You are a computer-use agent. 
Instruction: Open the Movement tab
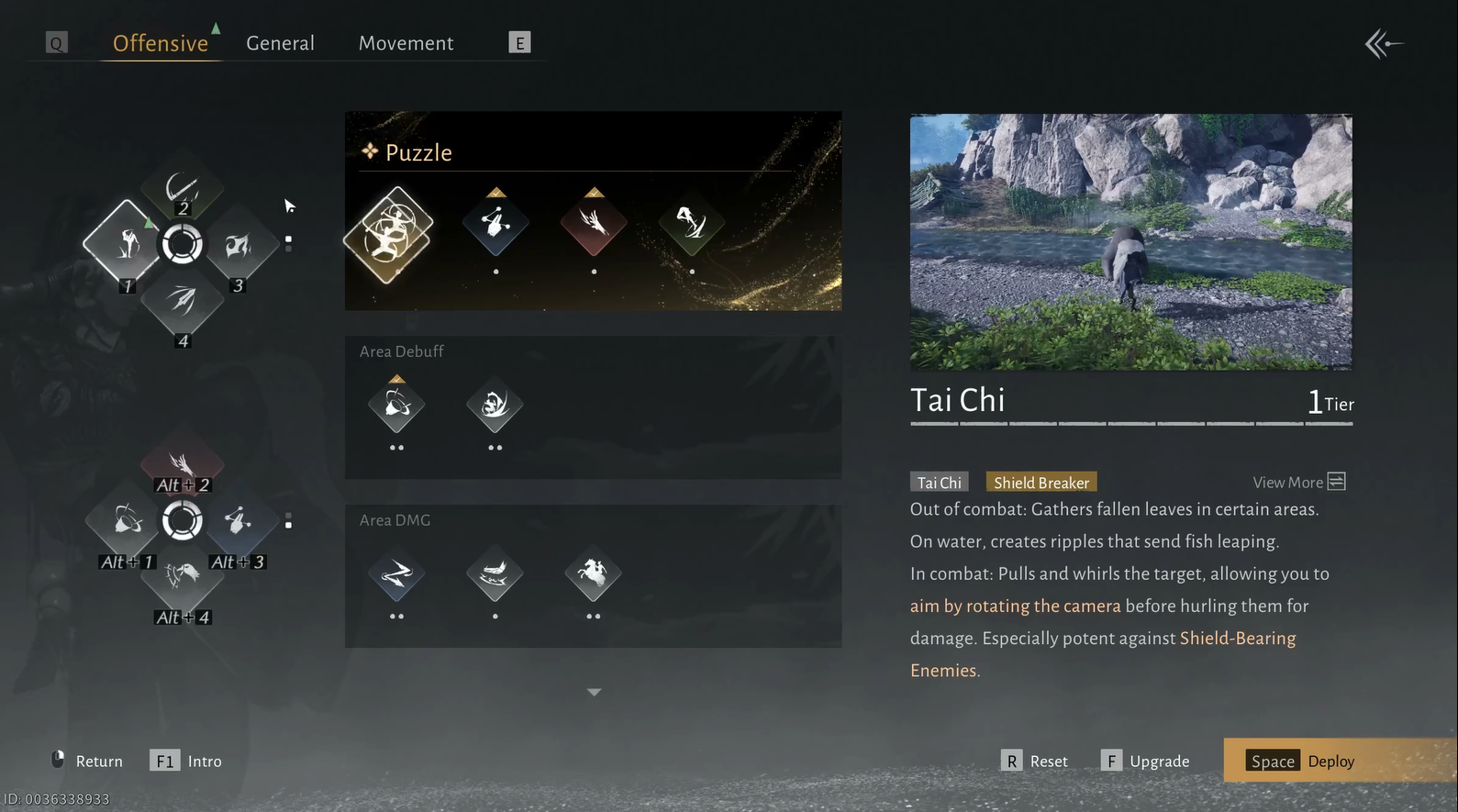tap(406, 43)
